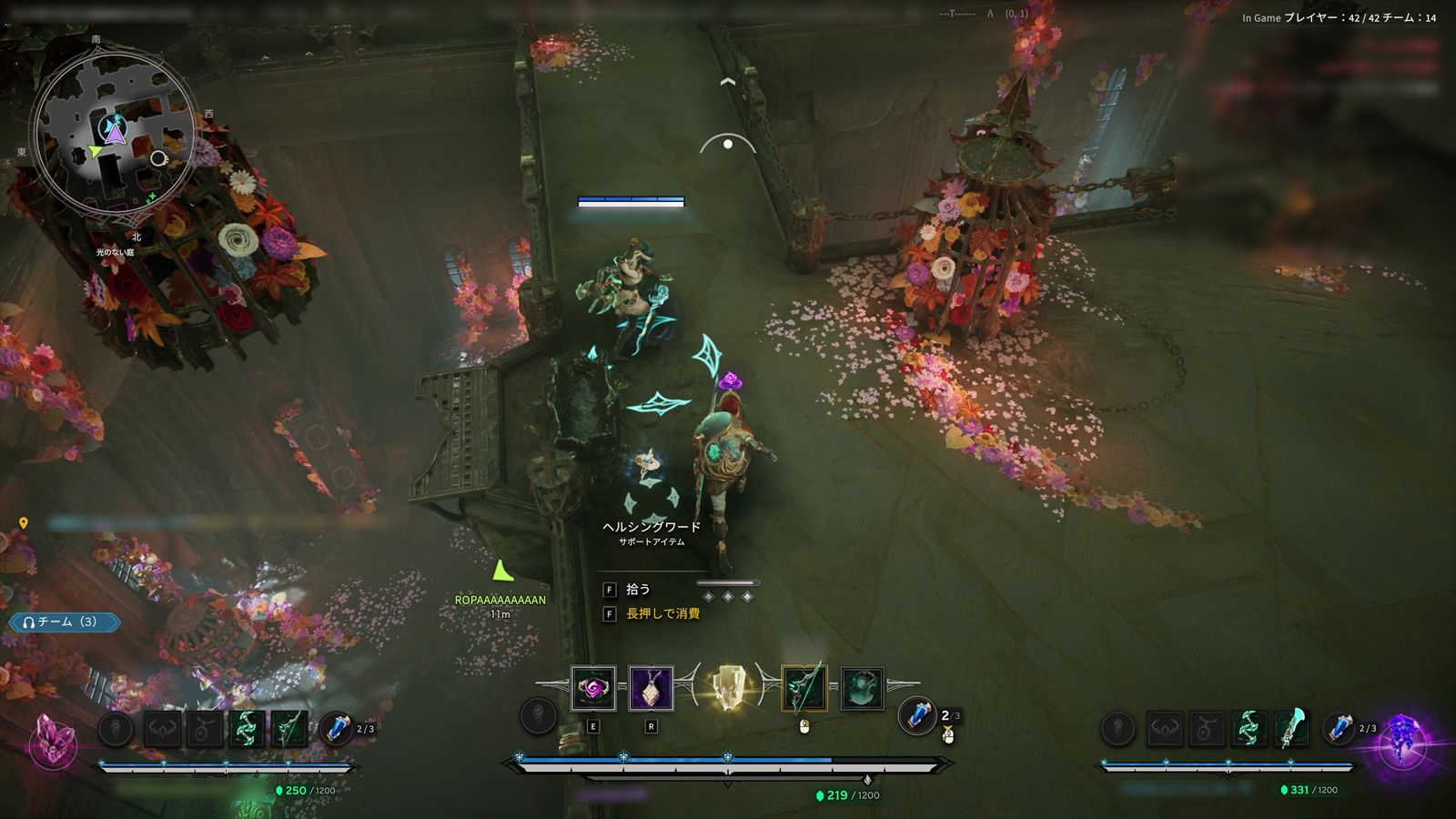Open the team voice chat tab
Screen dimensions: 1456x819
coord(64,622)
